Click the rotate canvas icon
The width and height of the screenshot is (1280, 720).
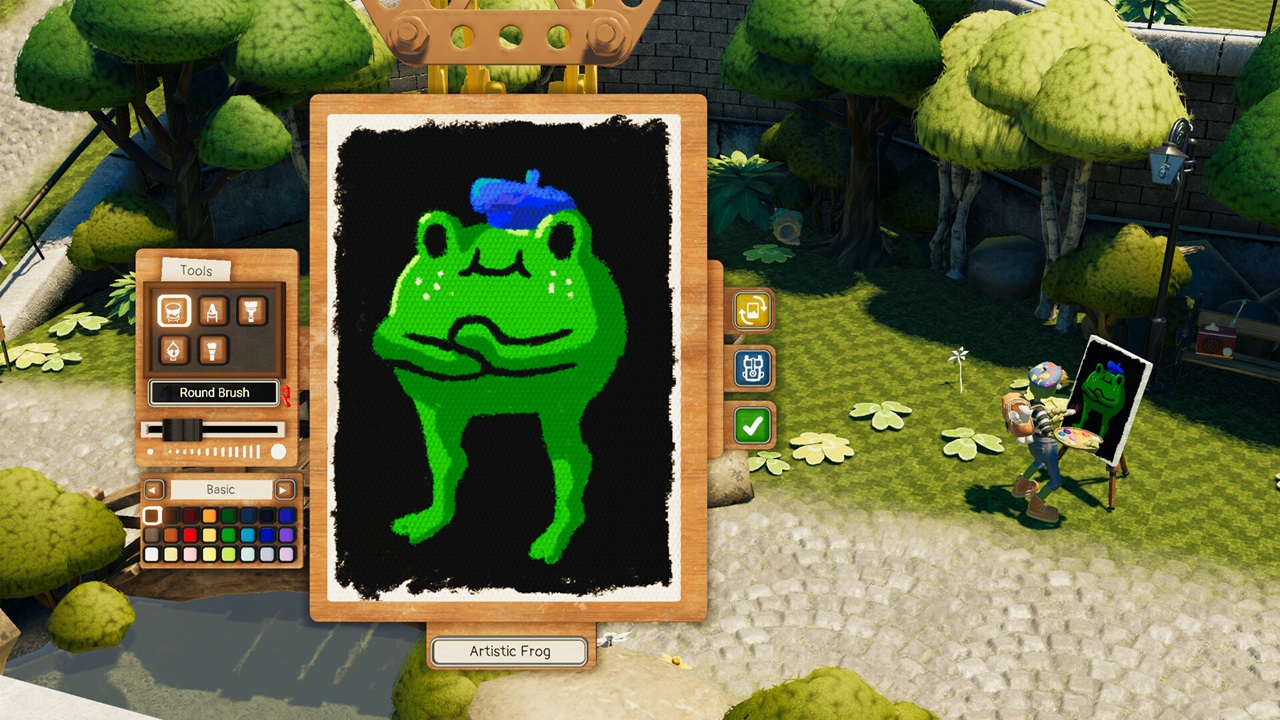751,311
